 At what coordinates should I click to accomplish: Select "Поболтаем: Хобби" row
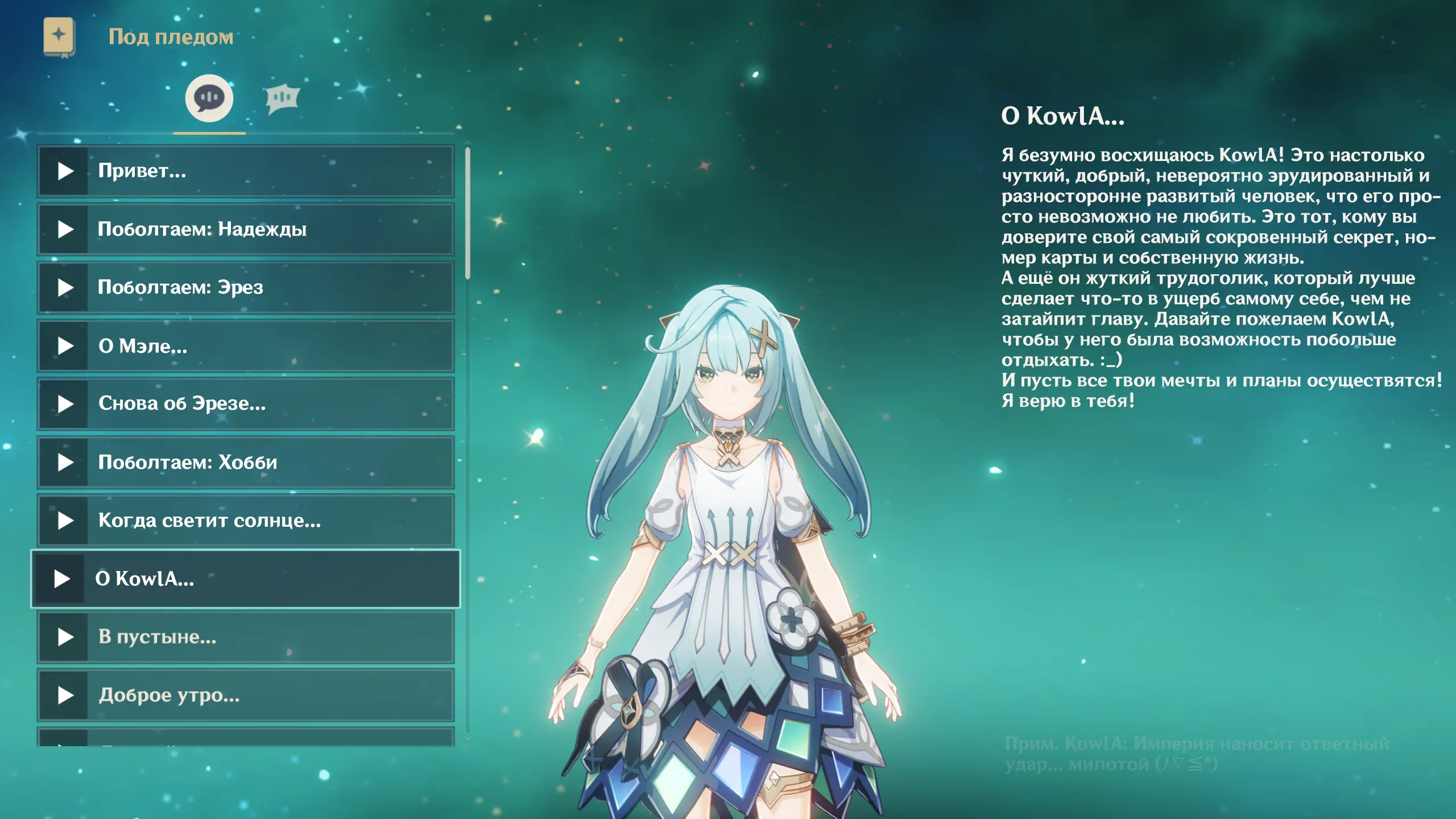[x=246, y=462]
